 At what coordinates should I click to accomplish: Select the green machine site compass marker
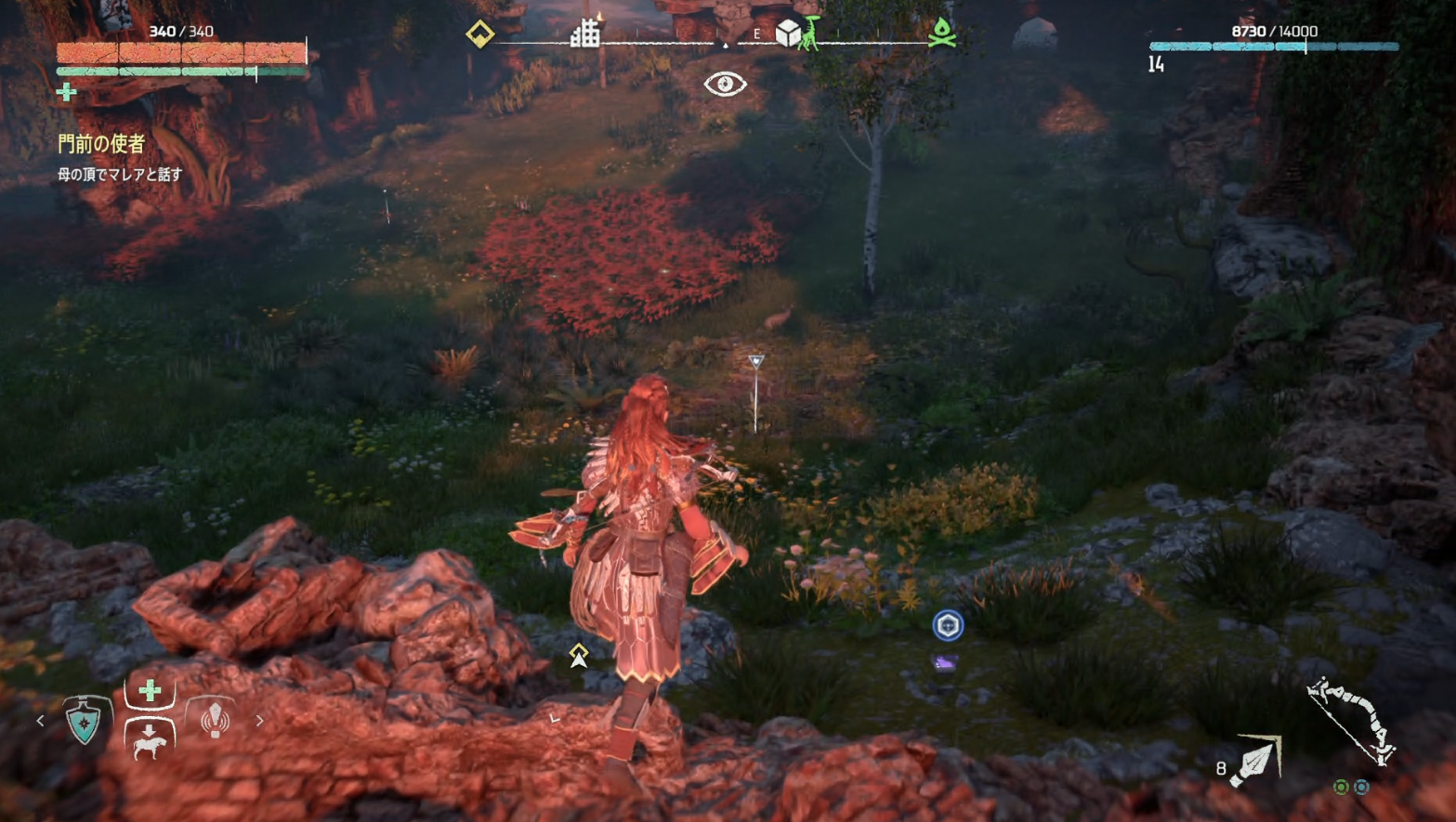pyautogui.click(x=812, y=33)
